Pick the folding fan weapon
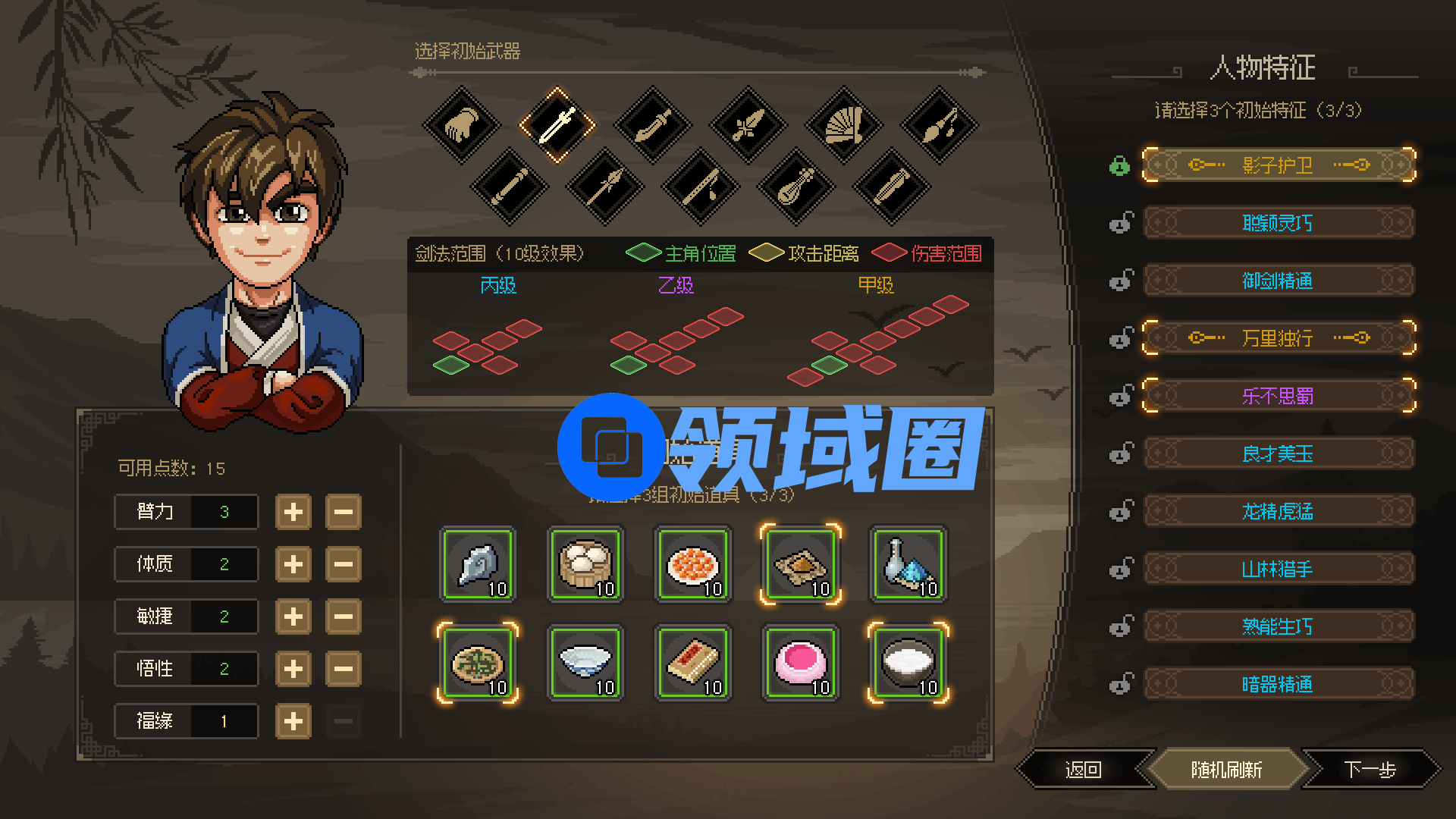The width and height of the screenshot is (1456, 819). tap(843, 125)
